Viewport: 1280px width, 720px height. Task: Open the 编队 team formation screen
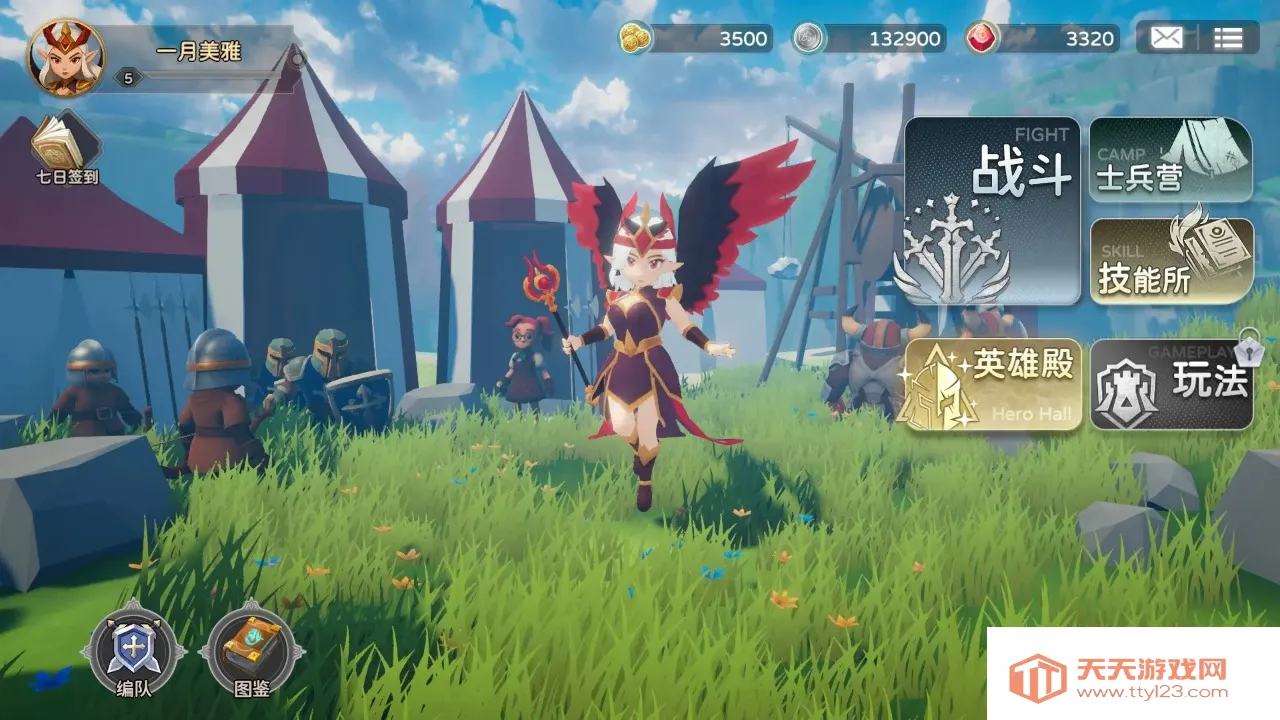click(x=133, y=652)
